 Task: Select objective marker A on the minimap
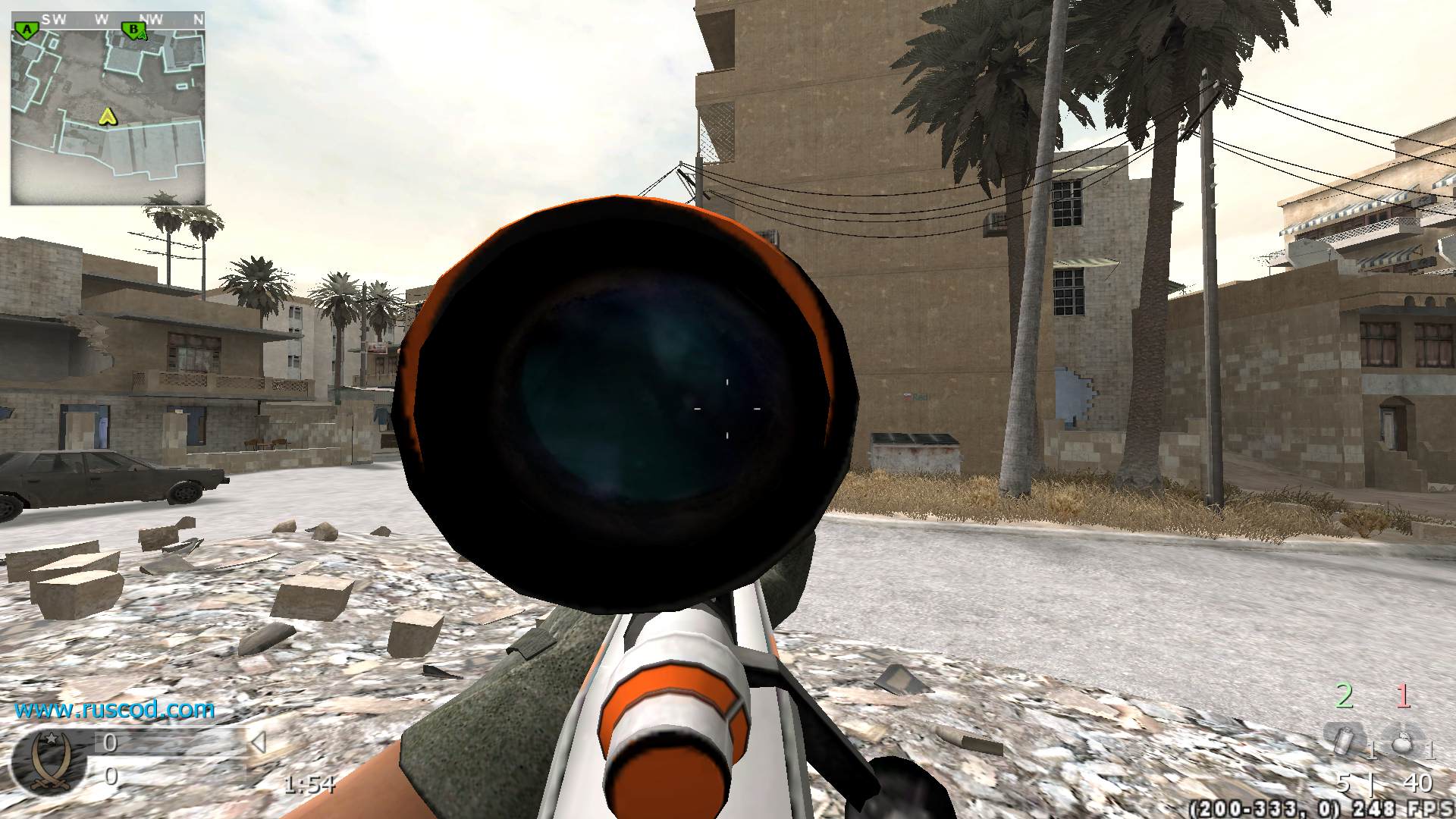27,31
